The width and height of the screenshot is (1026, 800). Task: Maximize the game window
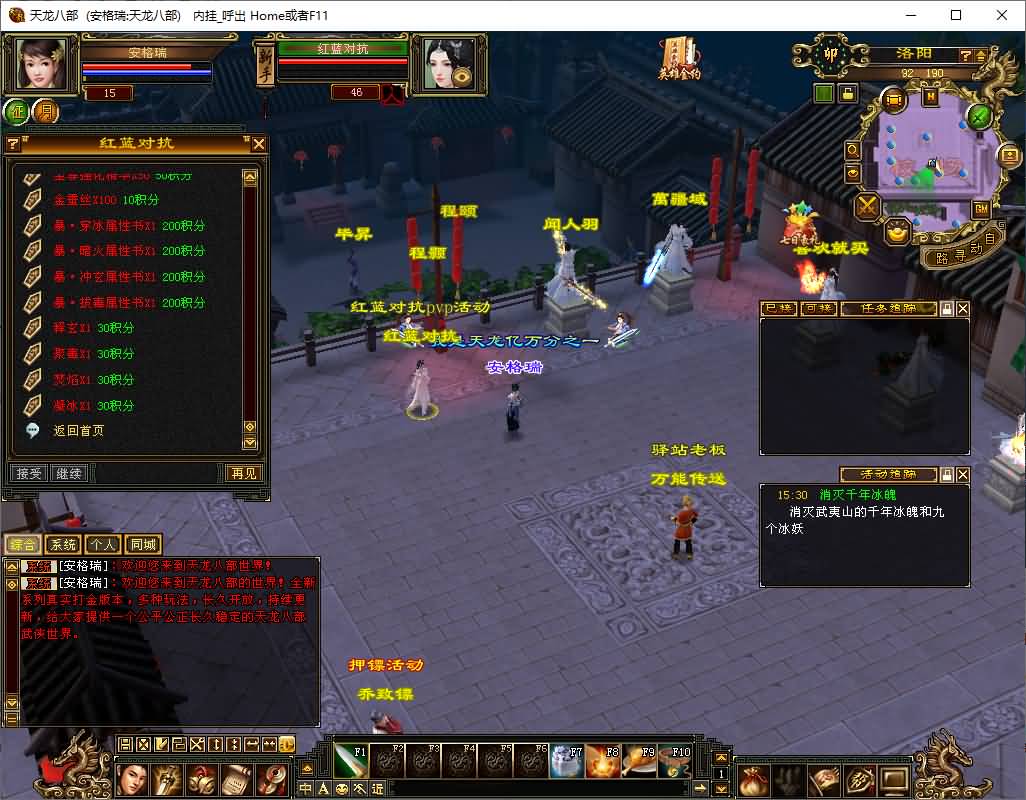click(x=956, y=15)
